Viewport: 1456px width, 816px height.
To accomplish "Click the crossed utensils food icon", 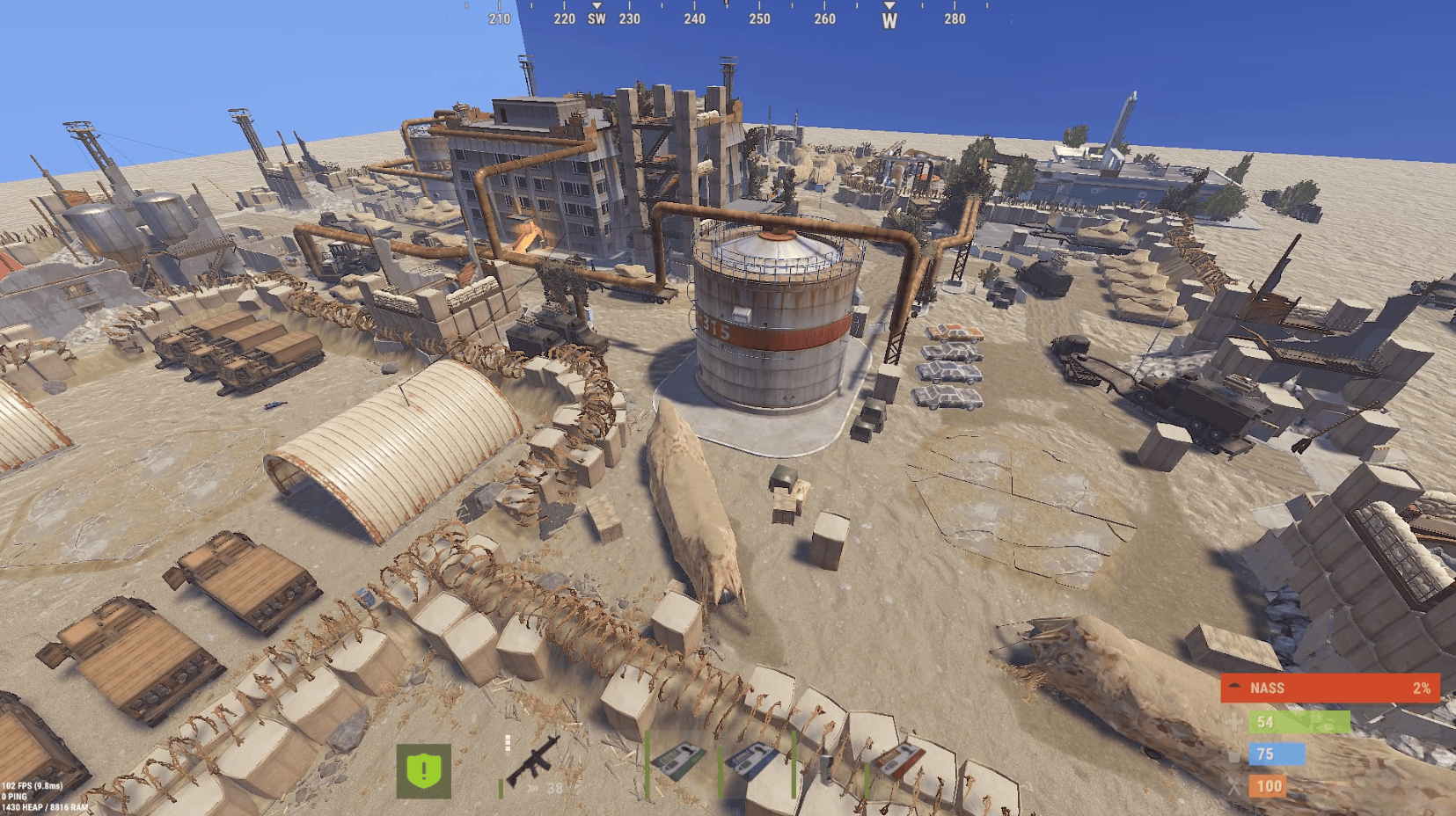I will coord(1234,785).
